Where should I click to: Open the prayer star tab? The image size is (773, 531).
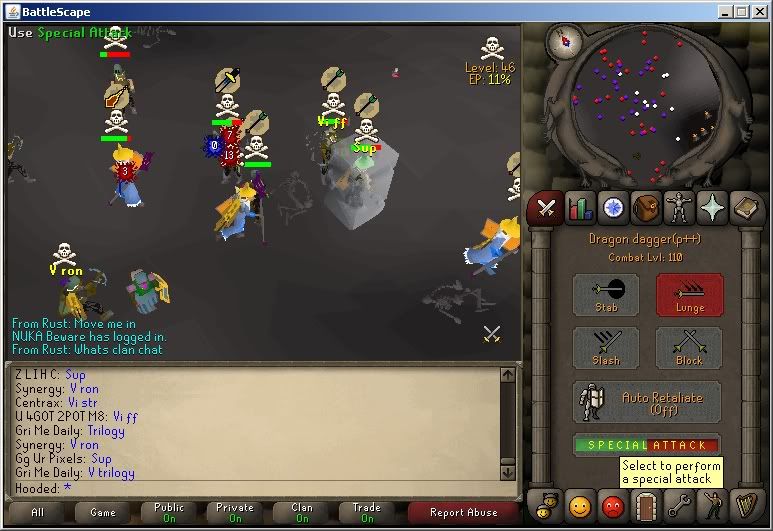coord(714,207)
